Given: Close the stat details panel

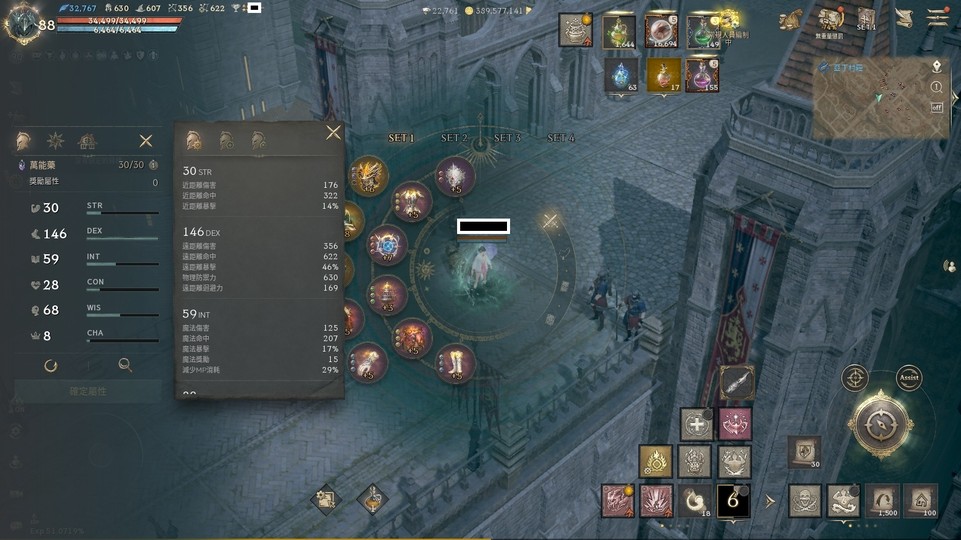Looking at the screenshot, I should (333, 132).
